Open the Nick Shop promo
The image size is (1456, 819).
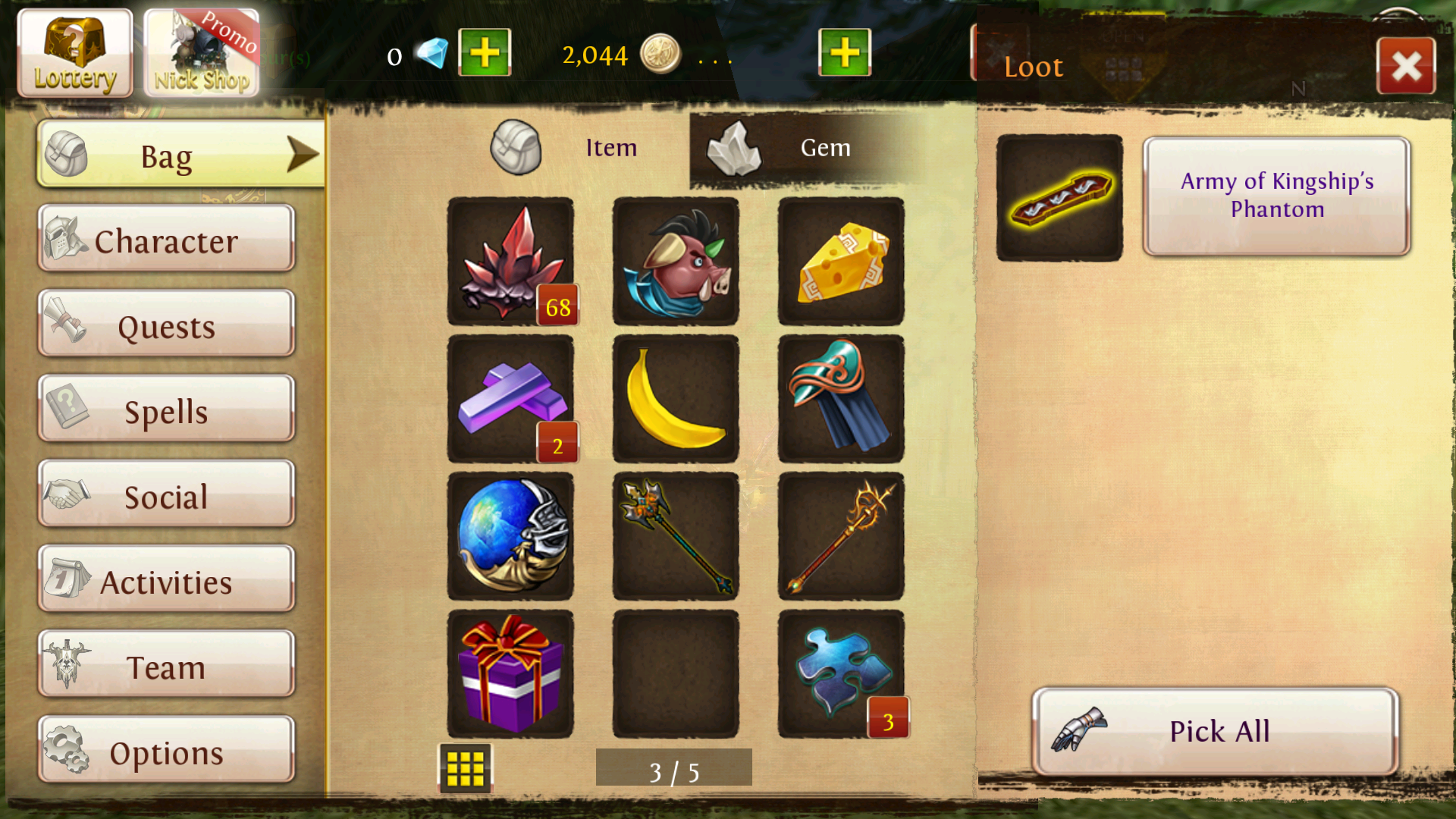click(x=201, y=53)
